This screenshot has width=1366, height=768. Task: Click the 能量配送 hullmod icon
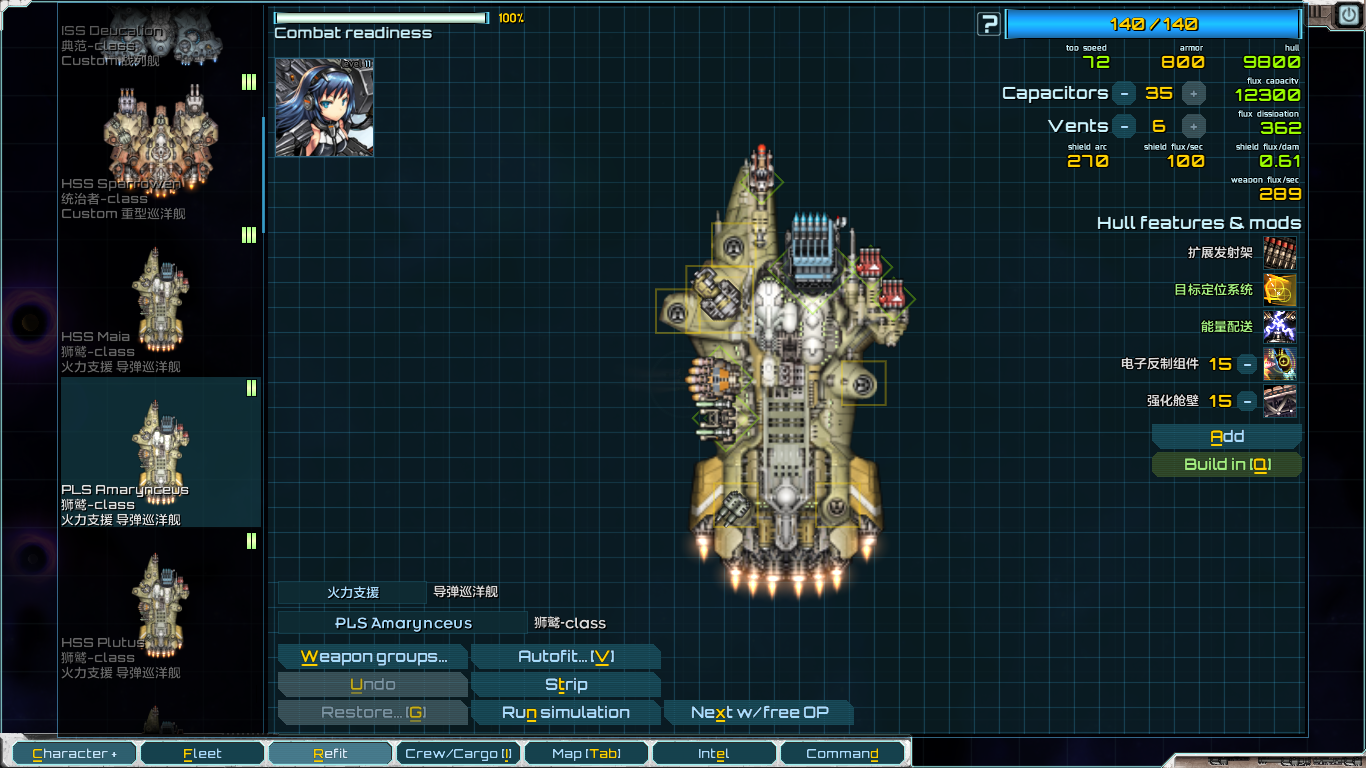(x=1281, y=327)
